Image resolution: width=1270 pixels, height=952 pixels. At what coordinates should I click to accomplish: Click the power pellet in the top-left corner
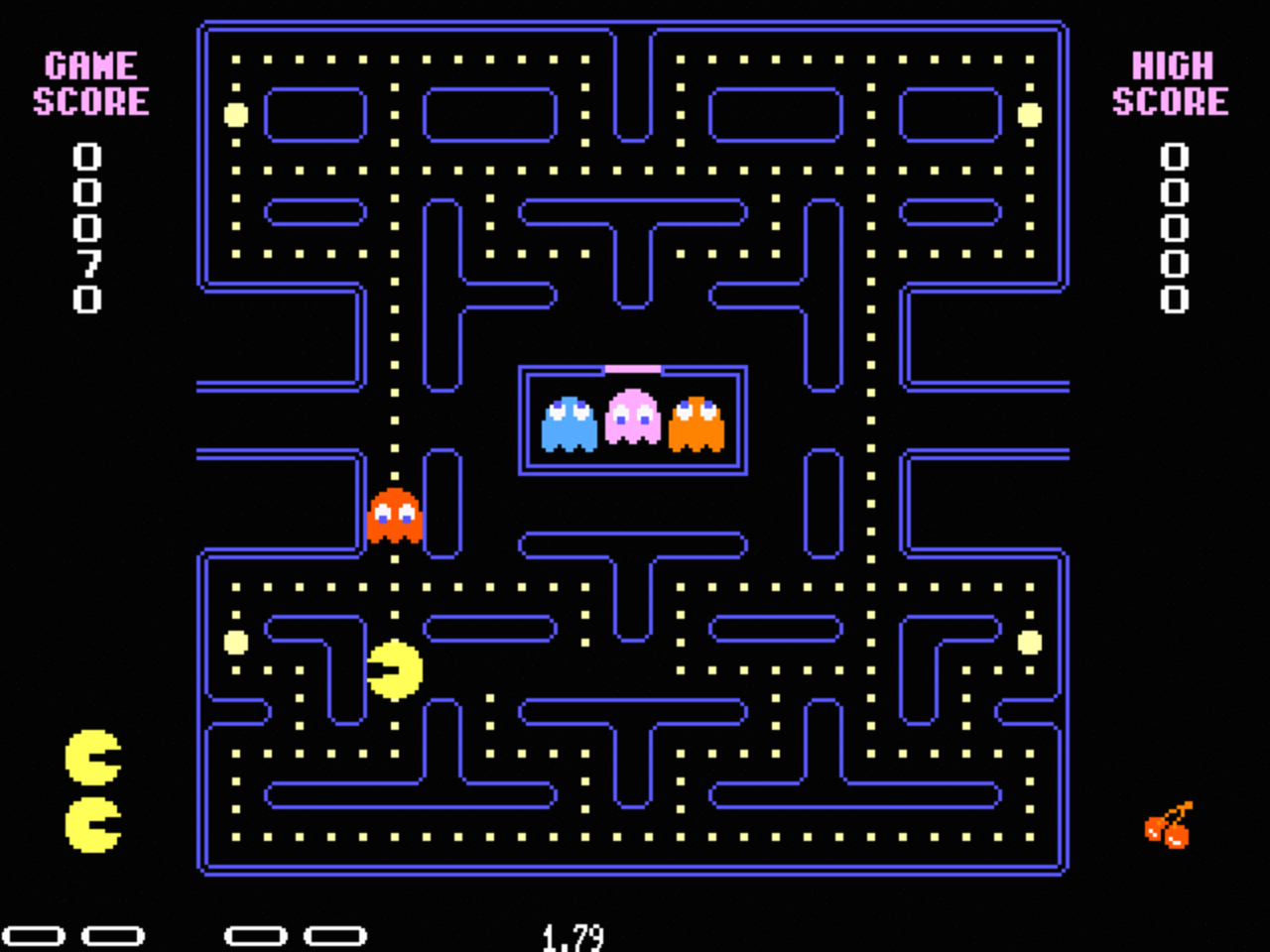(x=235, y=116)
